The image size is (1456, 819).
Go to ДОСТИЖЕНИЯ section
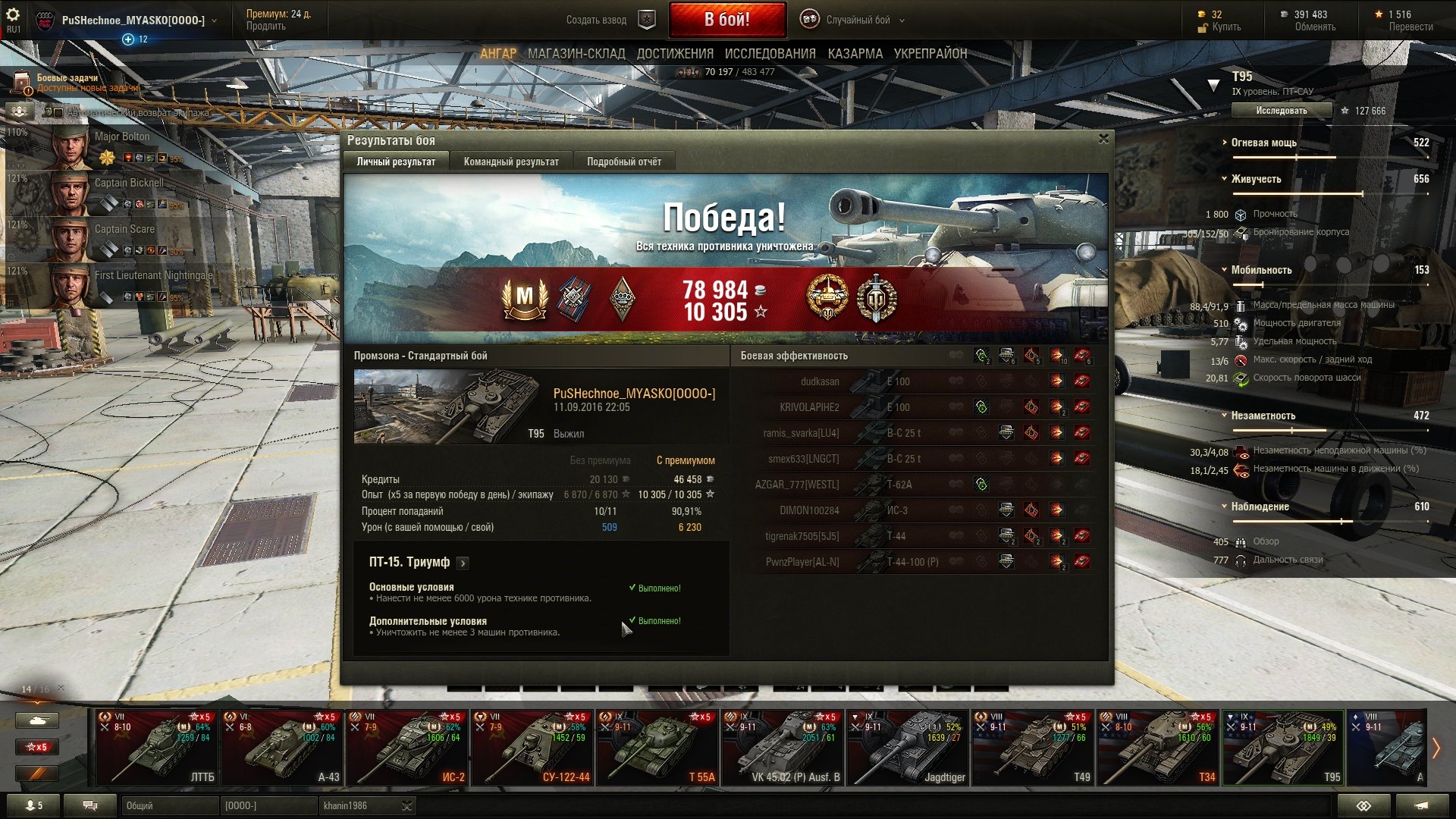(675, 54)
